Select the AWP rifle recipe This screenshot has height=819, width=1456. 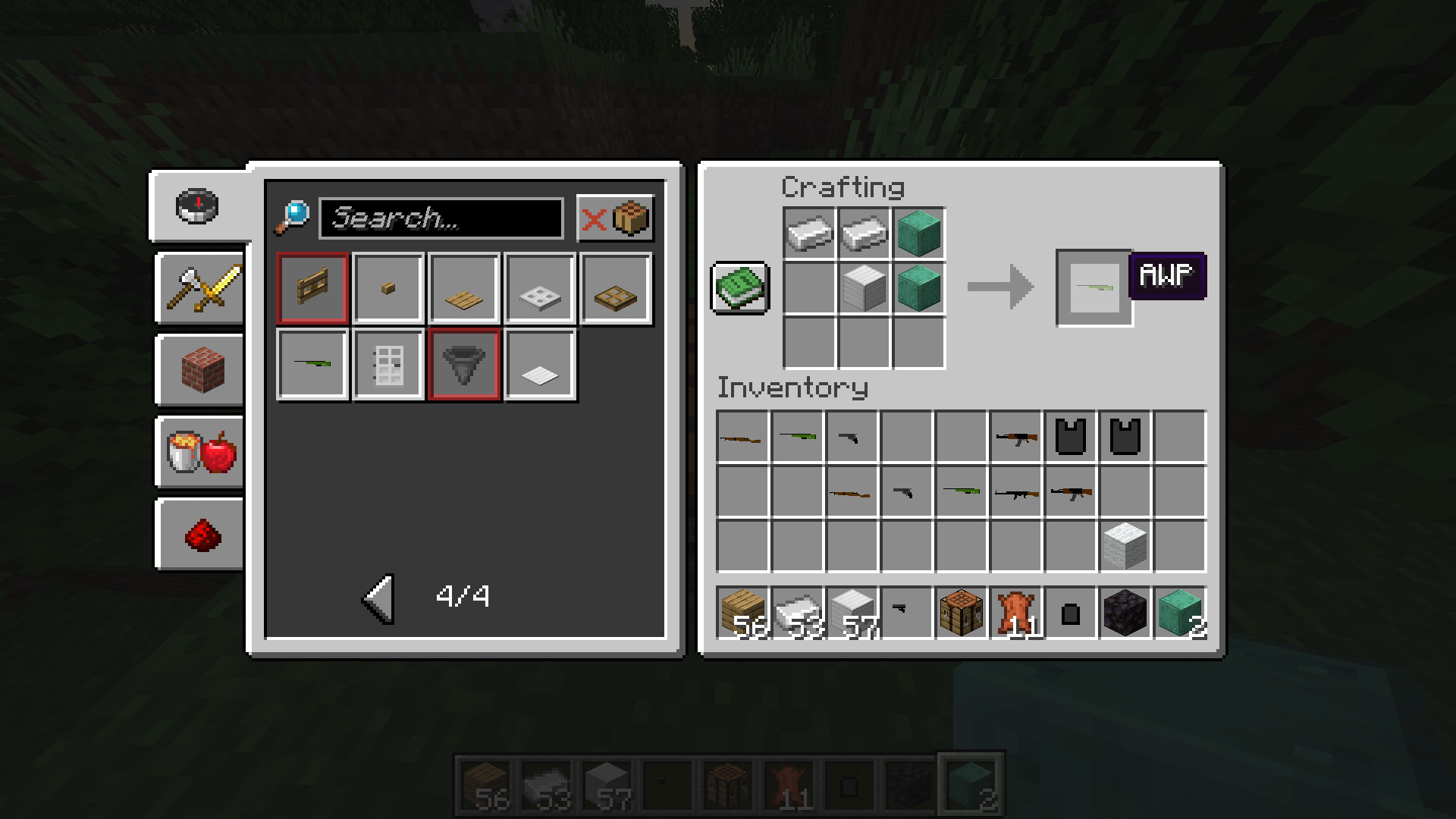[312, 363]
